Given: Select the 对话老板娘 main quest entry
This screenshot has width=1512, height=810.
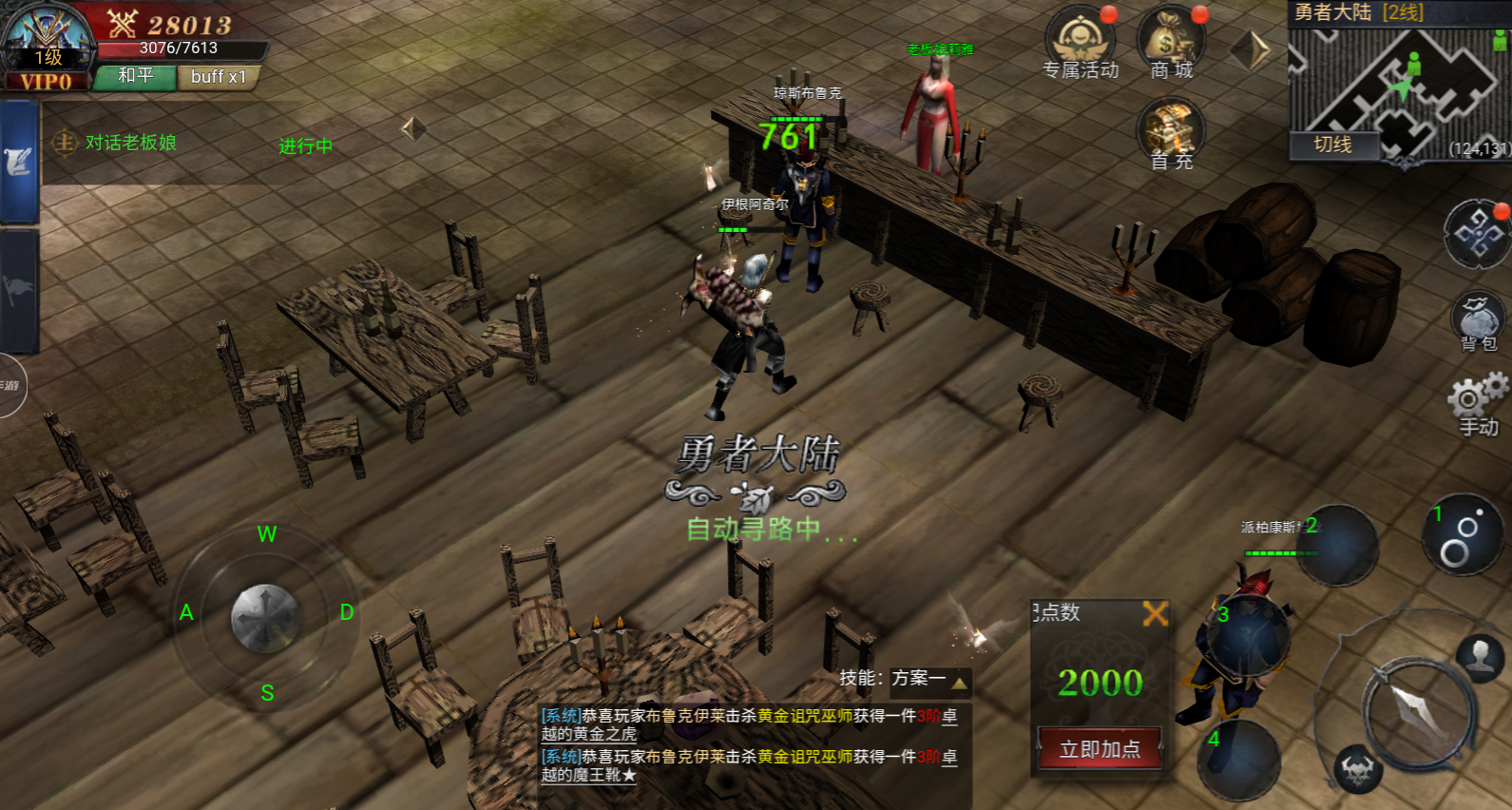Looking at the screenshot, I should [130, 143].
